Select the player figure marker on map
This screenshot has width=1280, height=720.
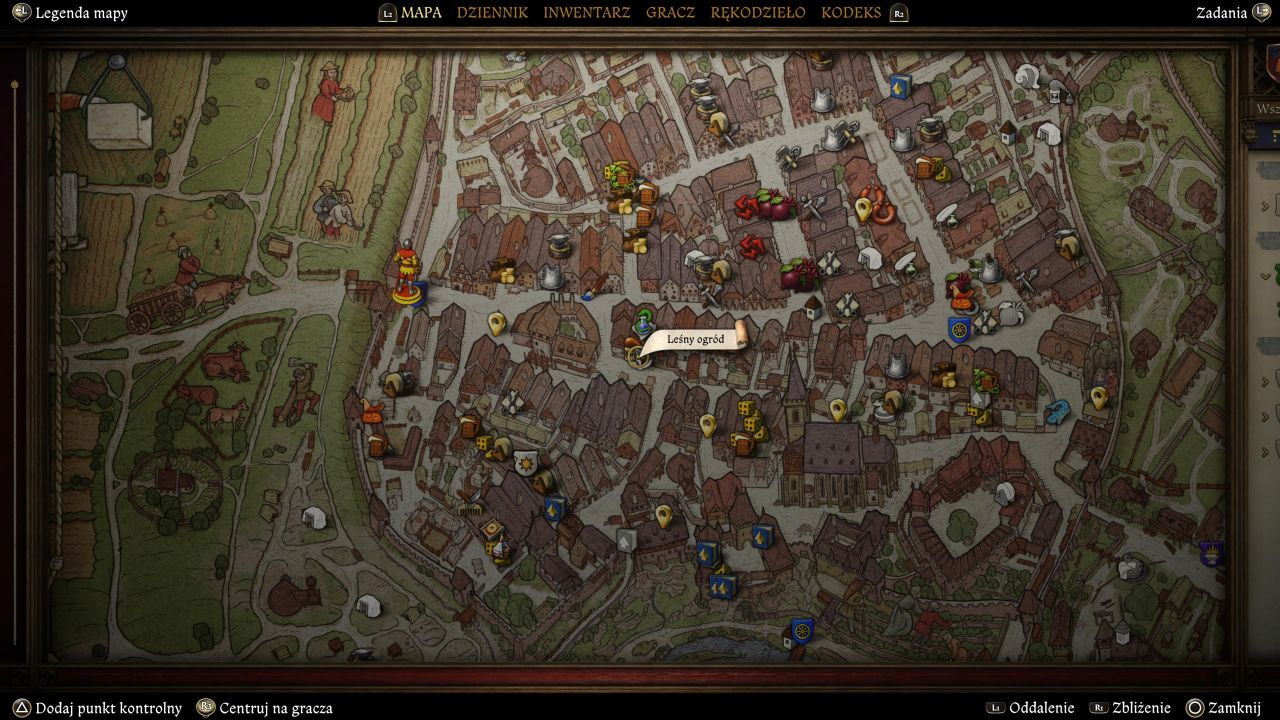click(x=406, y=274)
